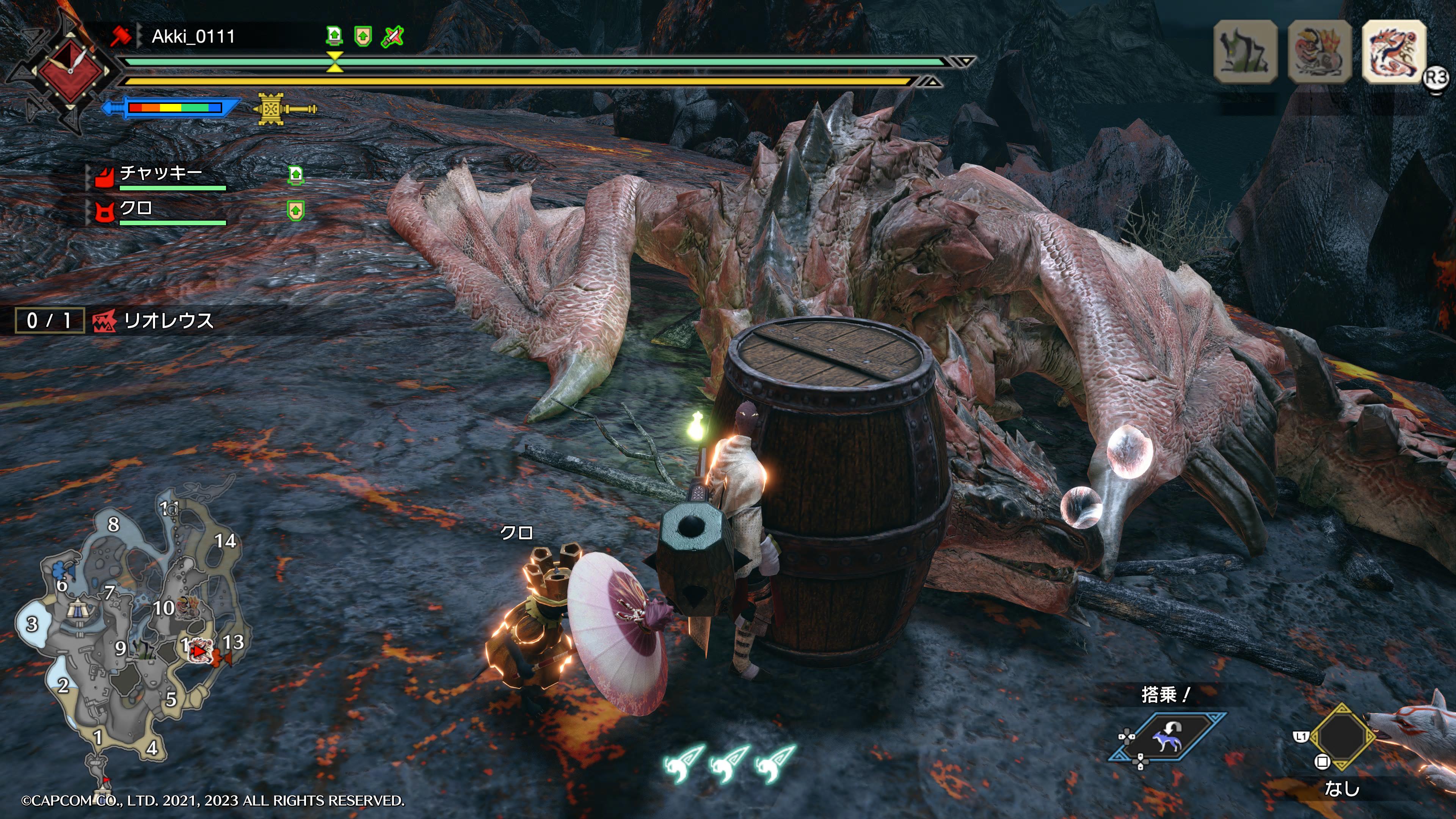Select buddy クロ in the party list
This screenshot has height=819, width=1456.
tap(136, 209)
